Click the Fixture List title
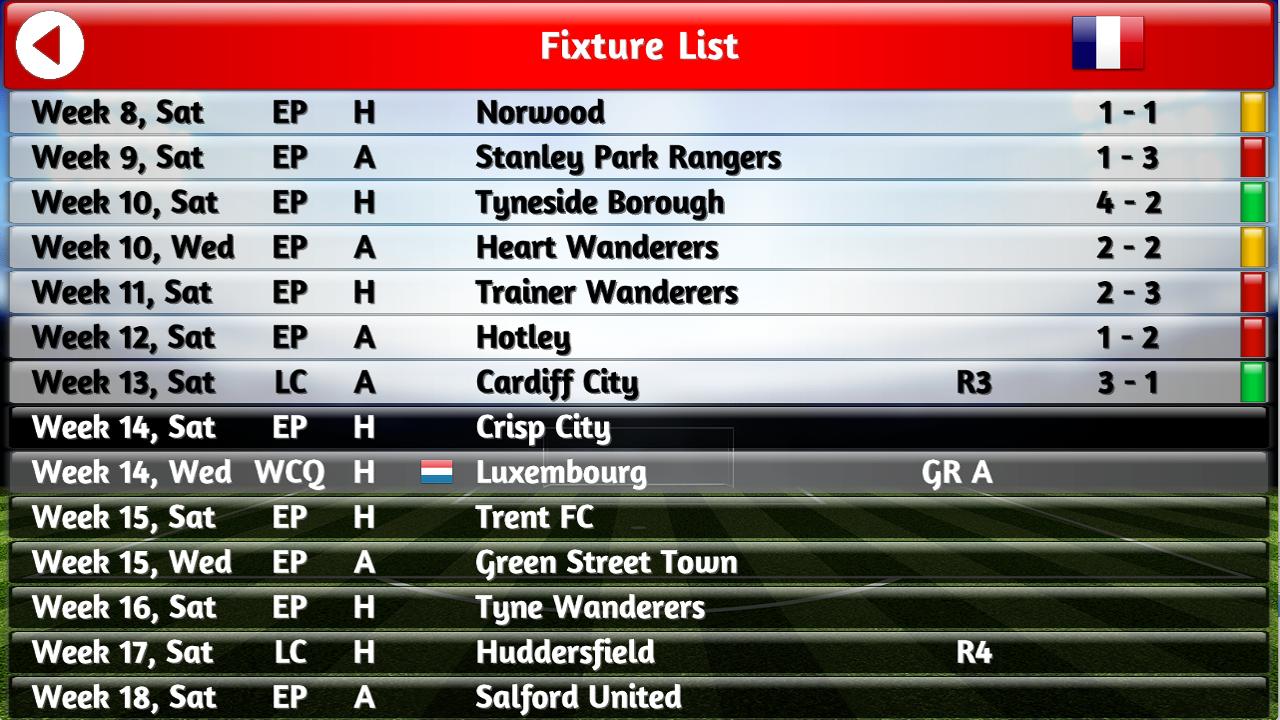This screenshot has width=1280, height=720. click(x=640, y=45)
